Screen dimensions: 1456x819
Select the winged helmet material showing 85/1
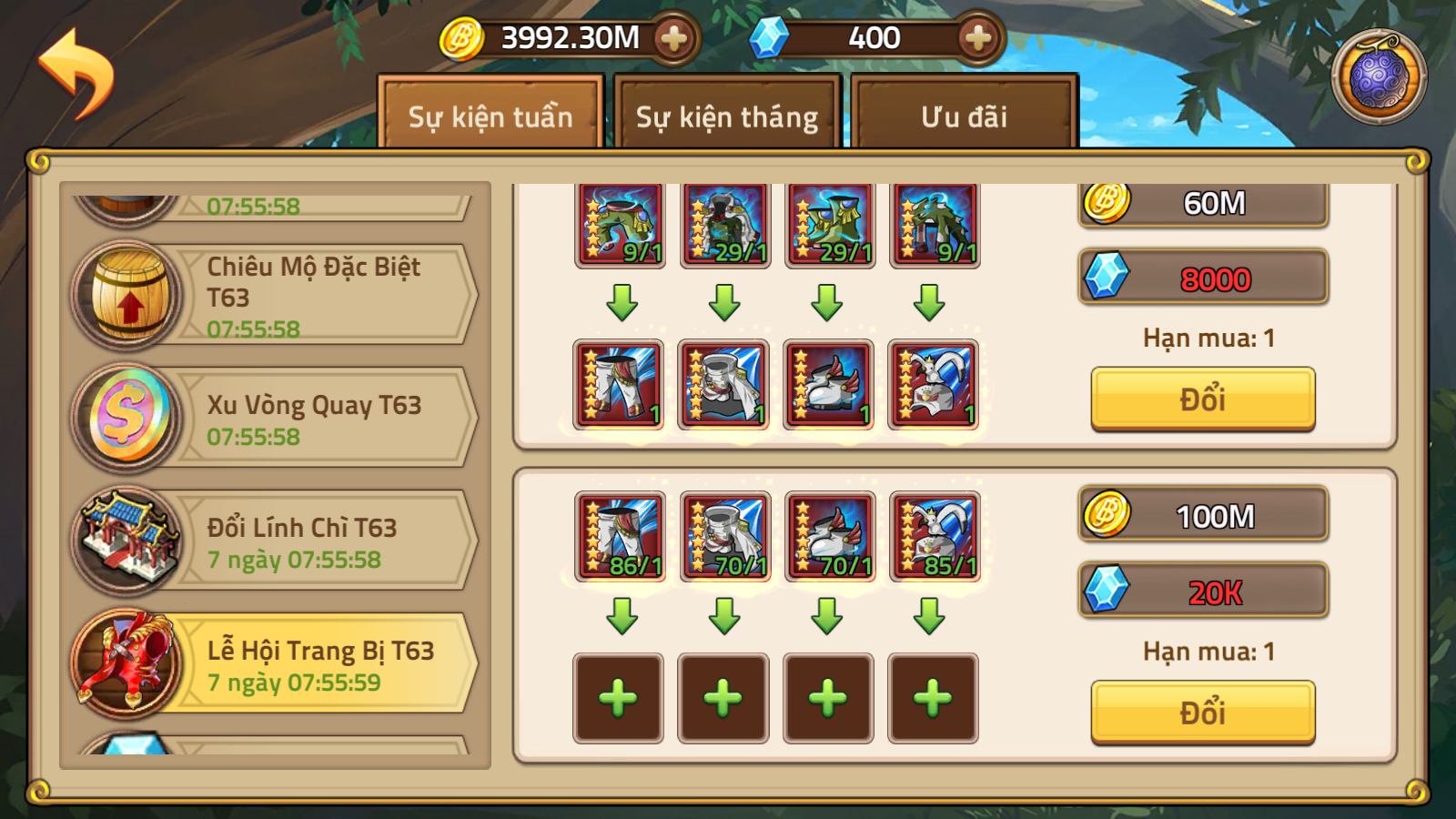935,537
